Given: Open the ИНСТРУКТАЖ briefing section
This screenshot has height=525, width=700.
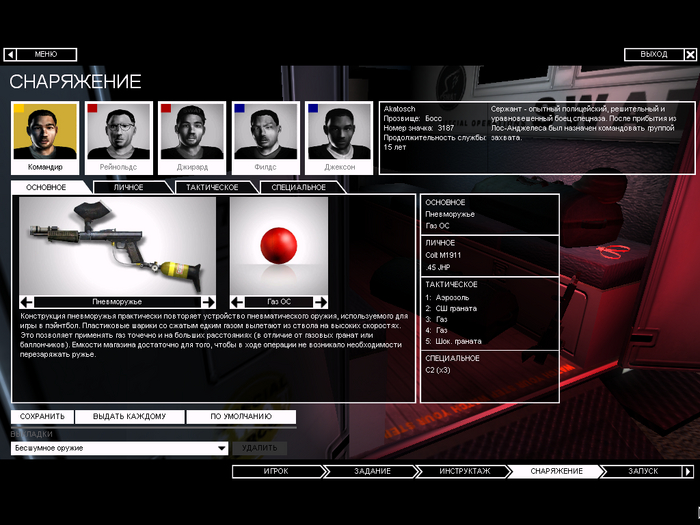Looking at the screenshot, I should (x=465, y=470).
